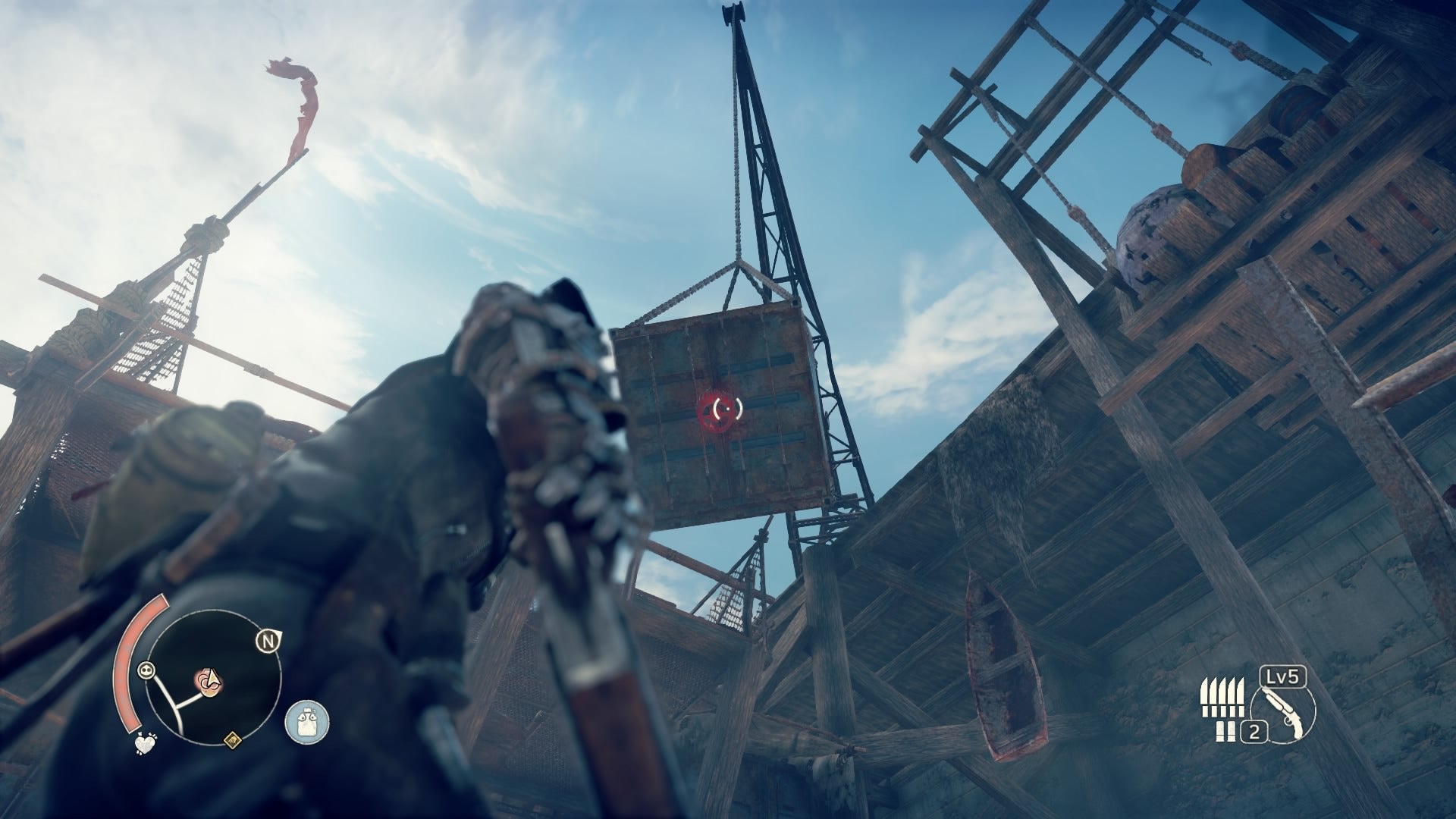
Task: Open the shotgun ammo count box showing 2
Action: (x=1254, y=731)
